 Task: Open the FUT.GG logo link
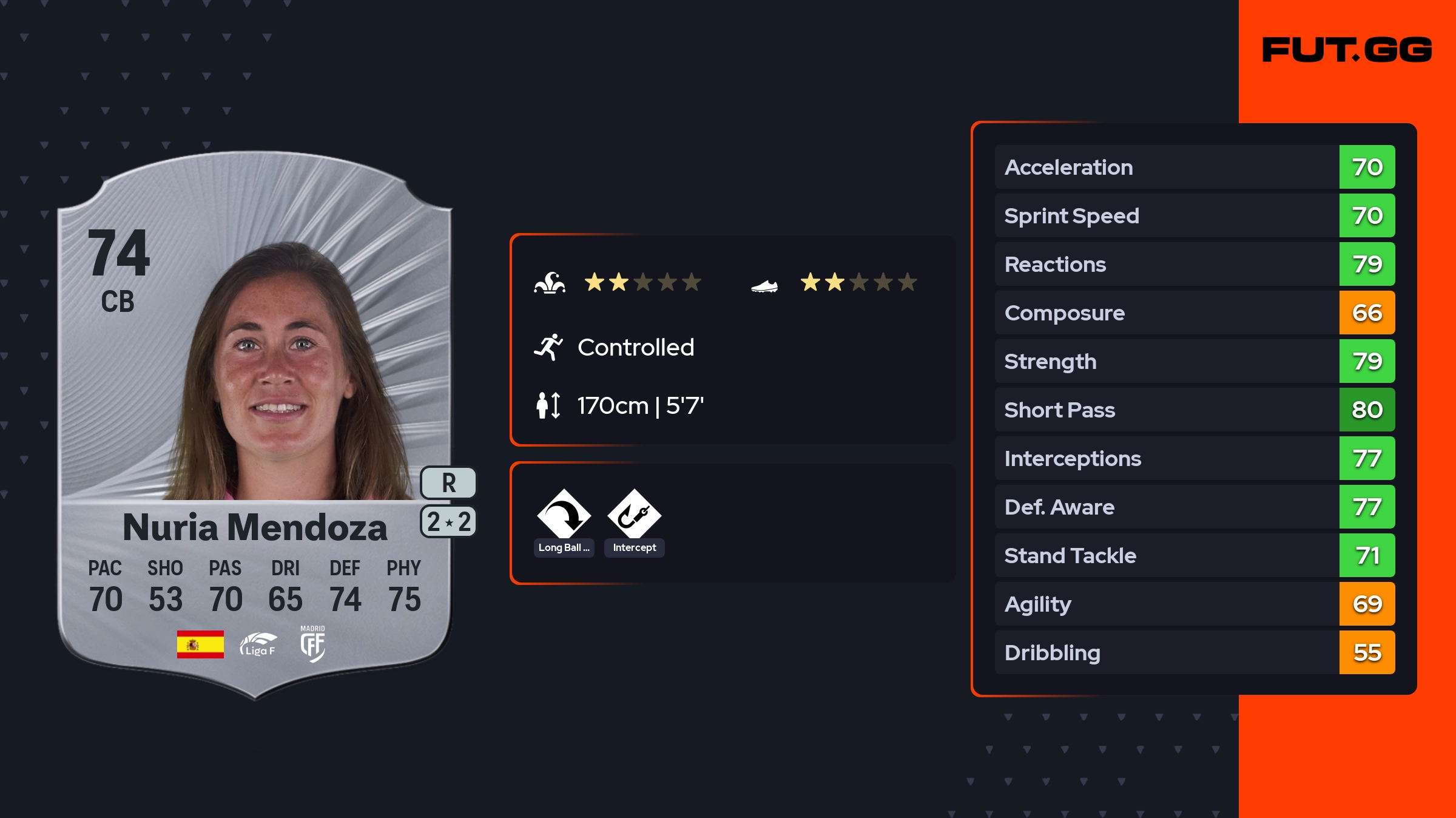pos(1347,50)
